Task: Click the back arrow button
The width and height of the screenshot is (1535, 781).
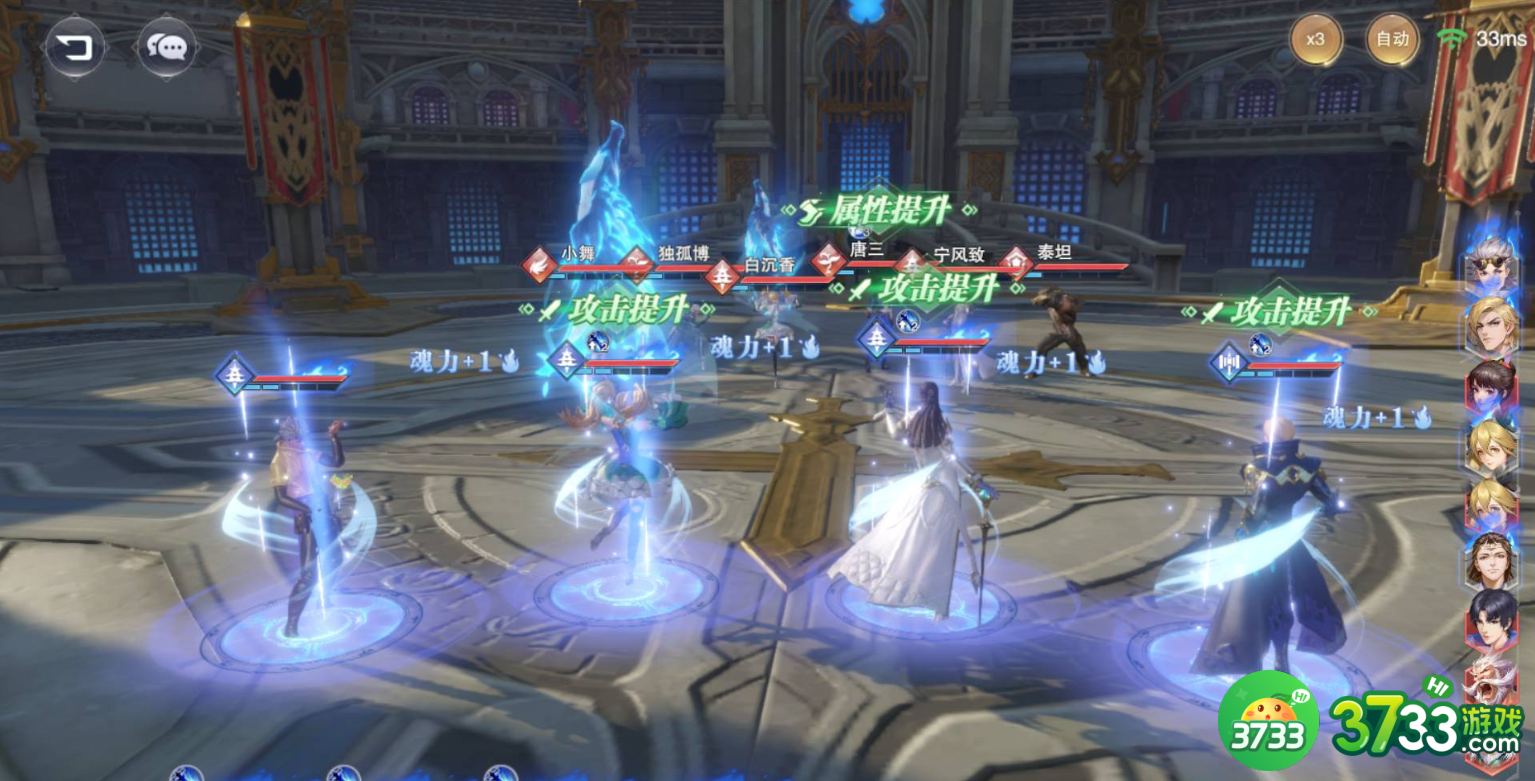Action: pyautogui.click(x=75, y=46)
